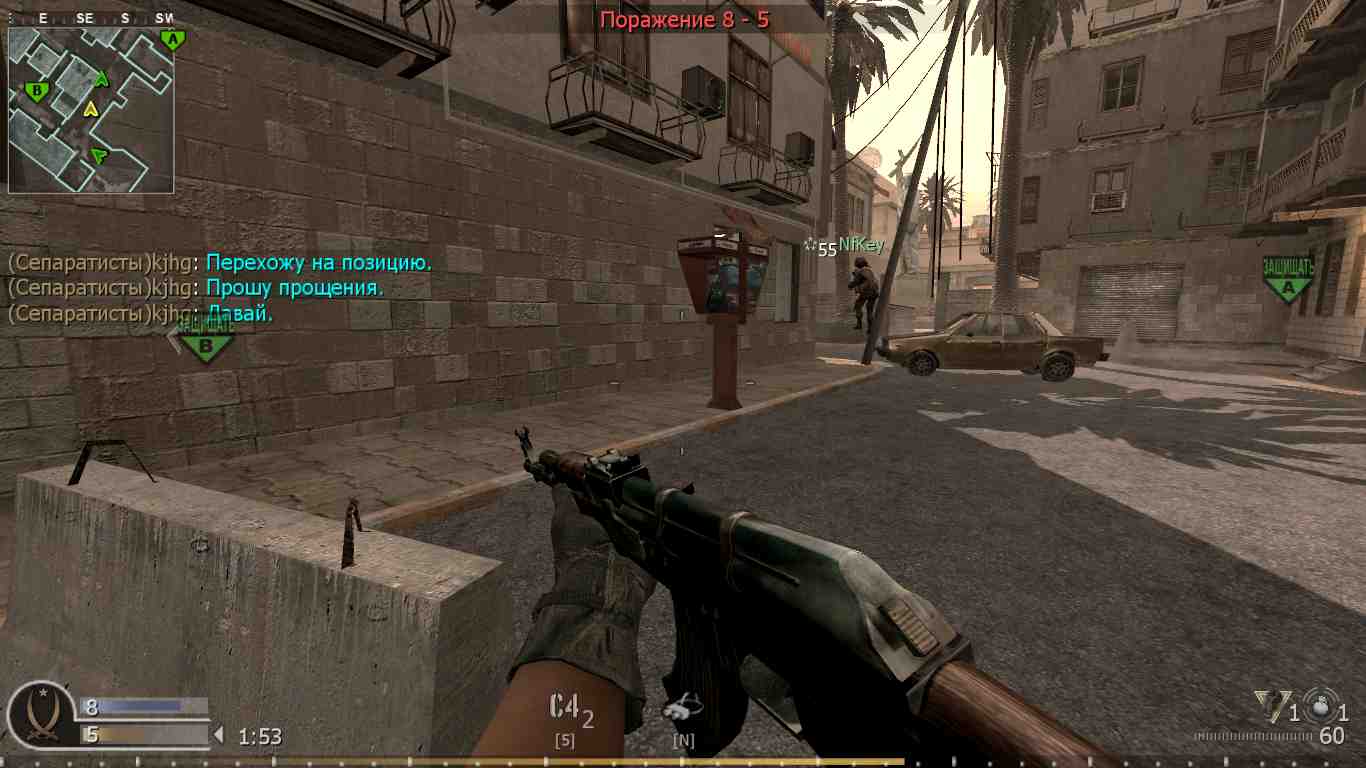Click the yellow player arrow on minimap
This screenshot has height=768, width=1366.
(x=91, y=108)
